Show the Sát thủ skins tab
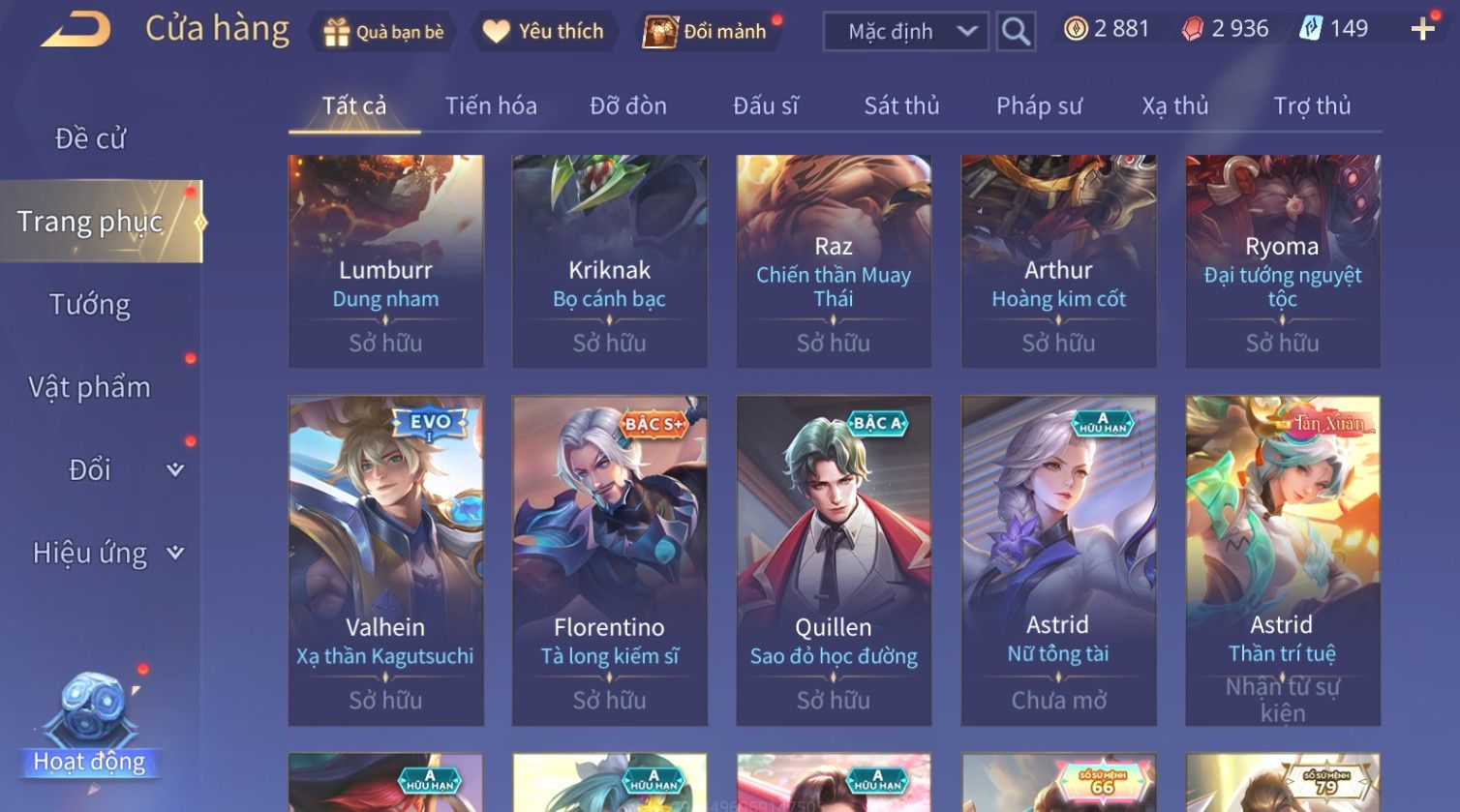 pos(901,105)
